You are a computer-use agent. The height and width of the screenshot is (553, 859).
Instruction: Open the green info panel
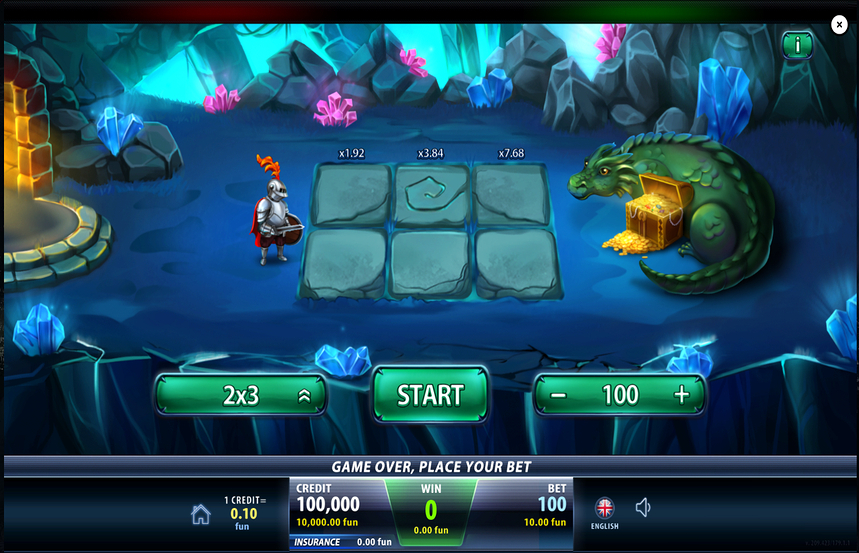coord(797,44)
